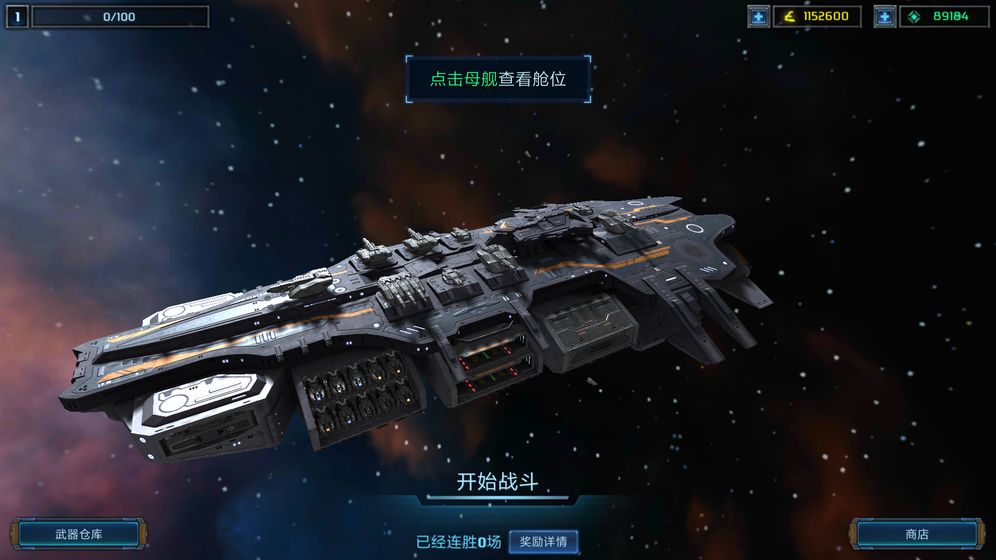Open the 商店 shop
The height and width of the screenshot is (560, 996).
916,534
